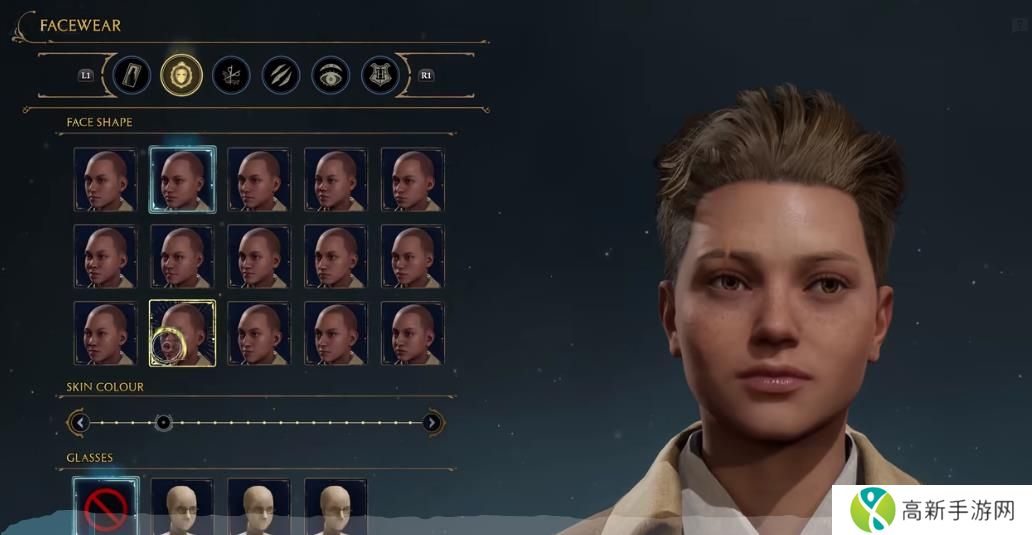The height and width of the screenshot is (535, 1032).
Task: Select the golden face mask tab
Action: 182,75
